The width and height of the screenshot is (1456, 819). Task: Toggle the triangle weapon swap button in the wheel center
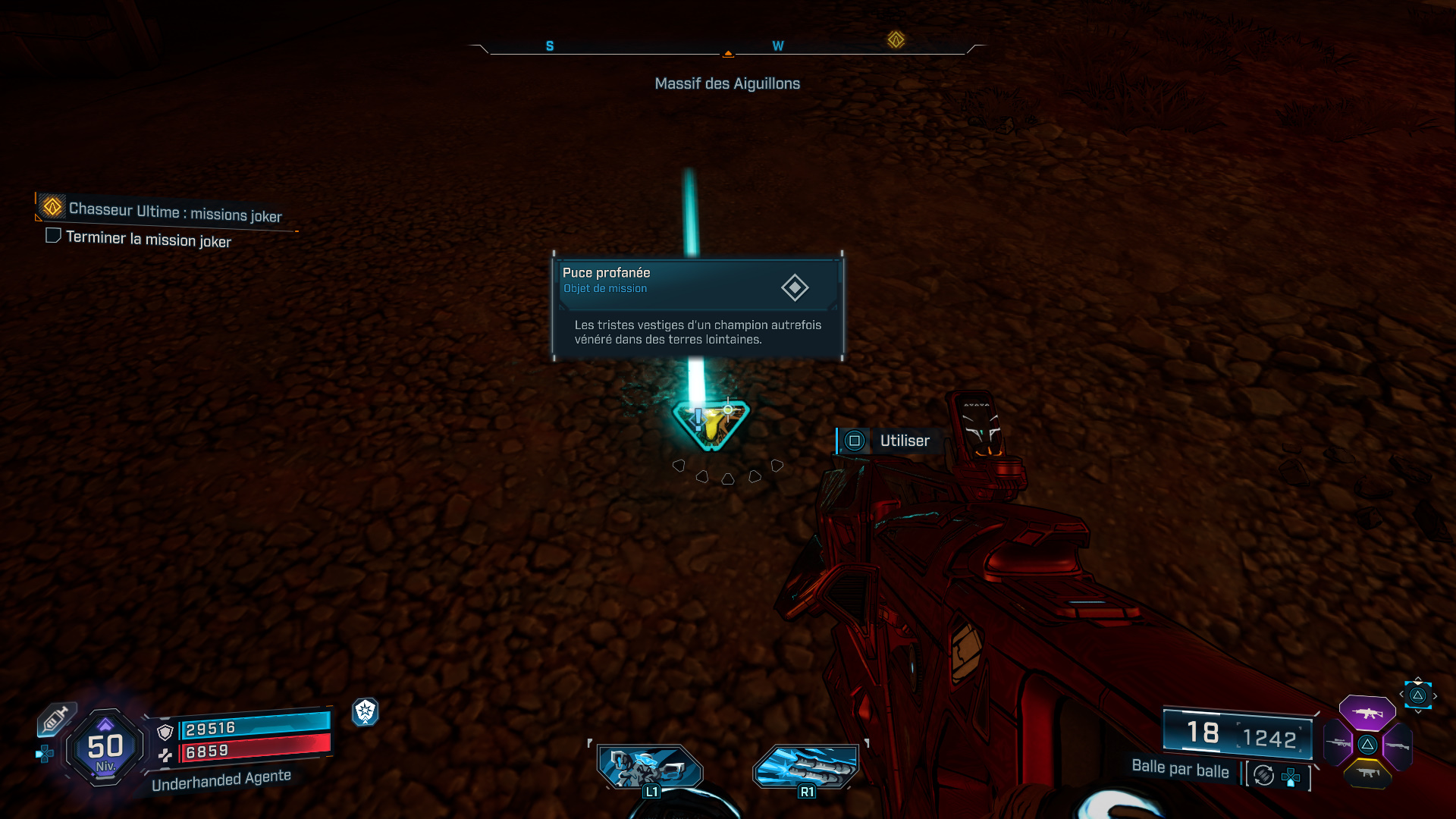[x=1368, y=745]
